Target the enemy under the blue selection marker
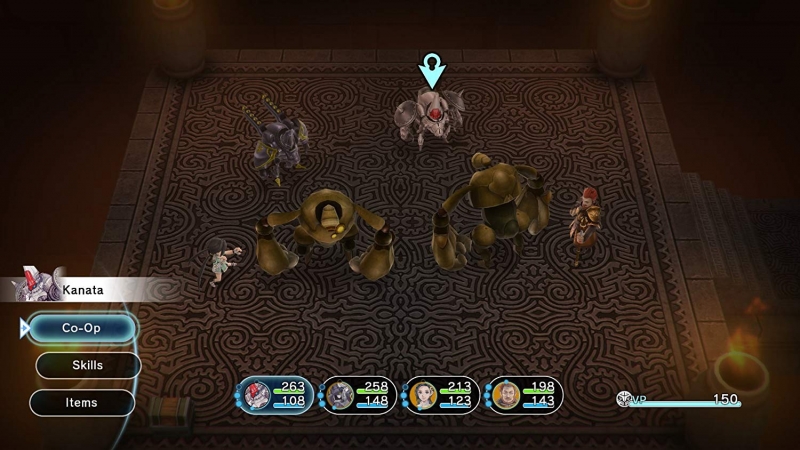Screen dimensions: 800x450 430,117
